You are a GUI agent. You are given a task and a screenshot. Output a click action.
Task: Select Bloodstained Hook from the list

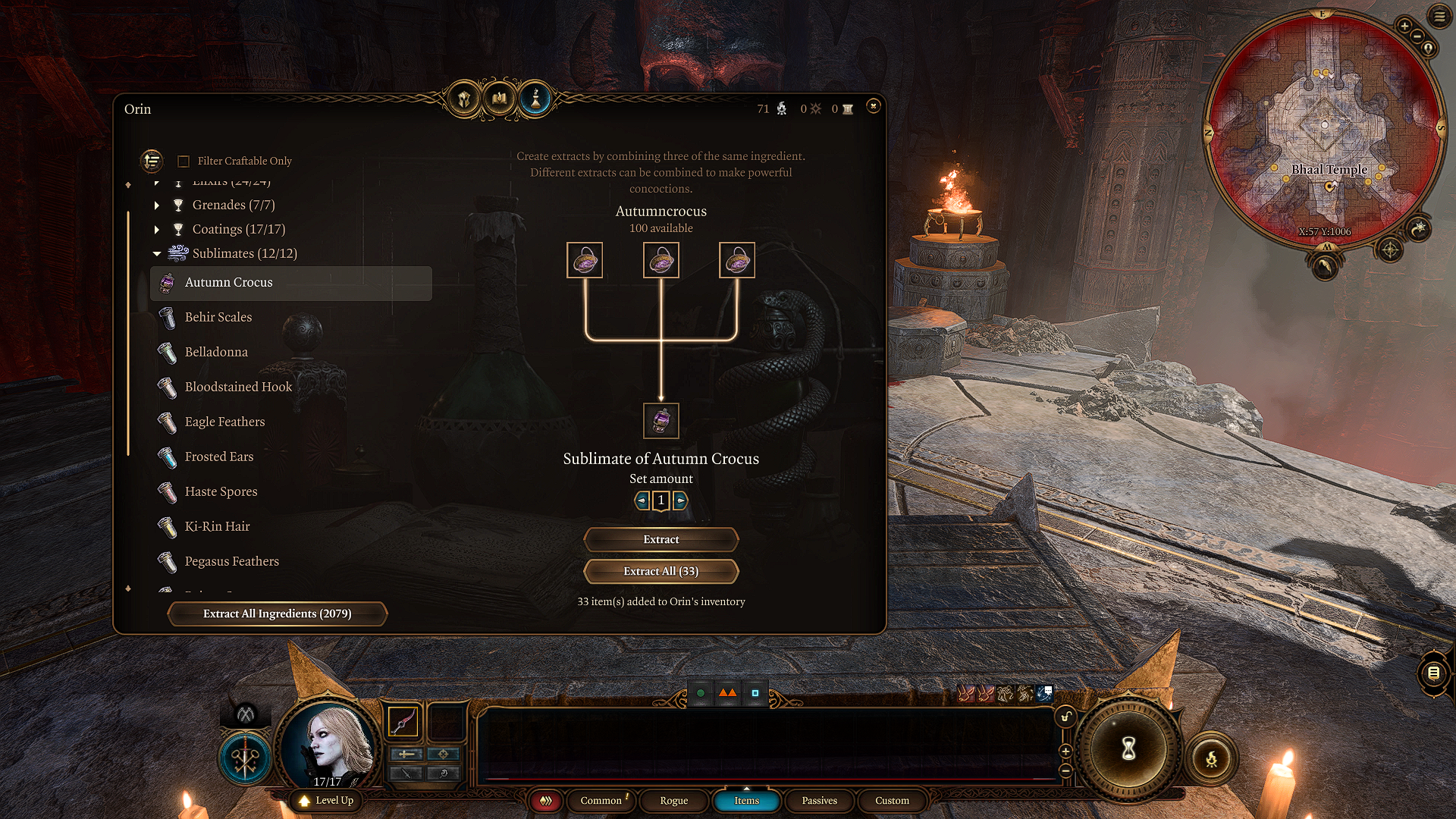(x=238, y=388)
